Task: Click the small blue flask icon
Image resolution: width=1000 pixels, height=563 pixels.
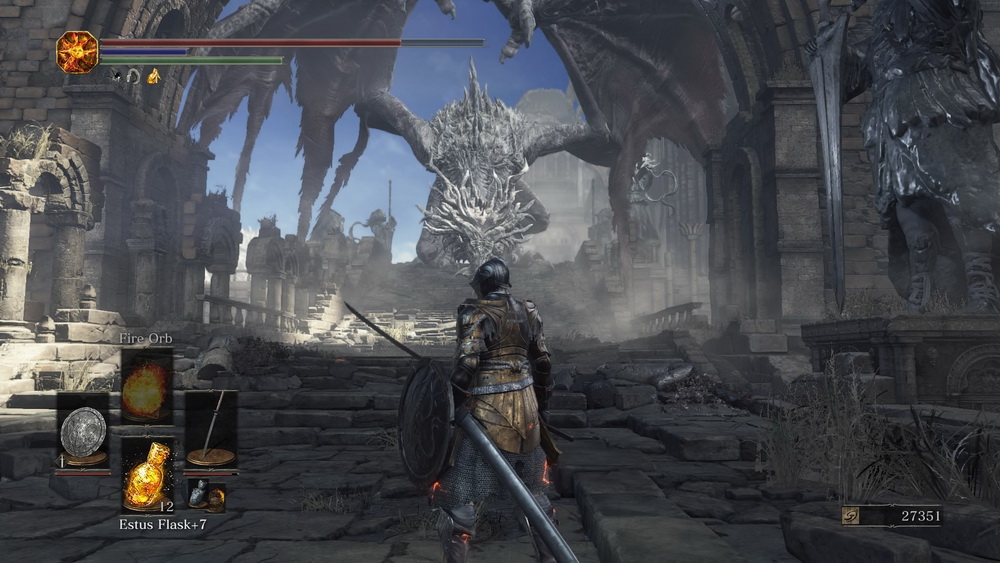Action: coord(199,493)
